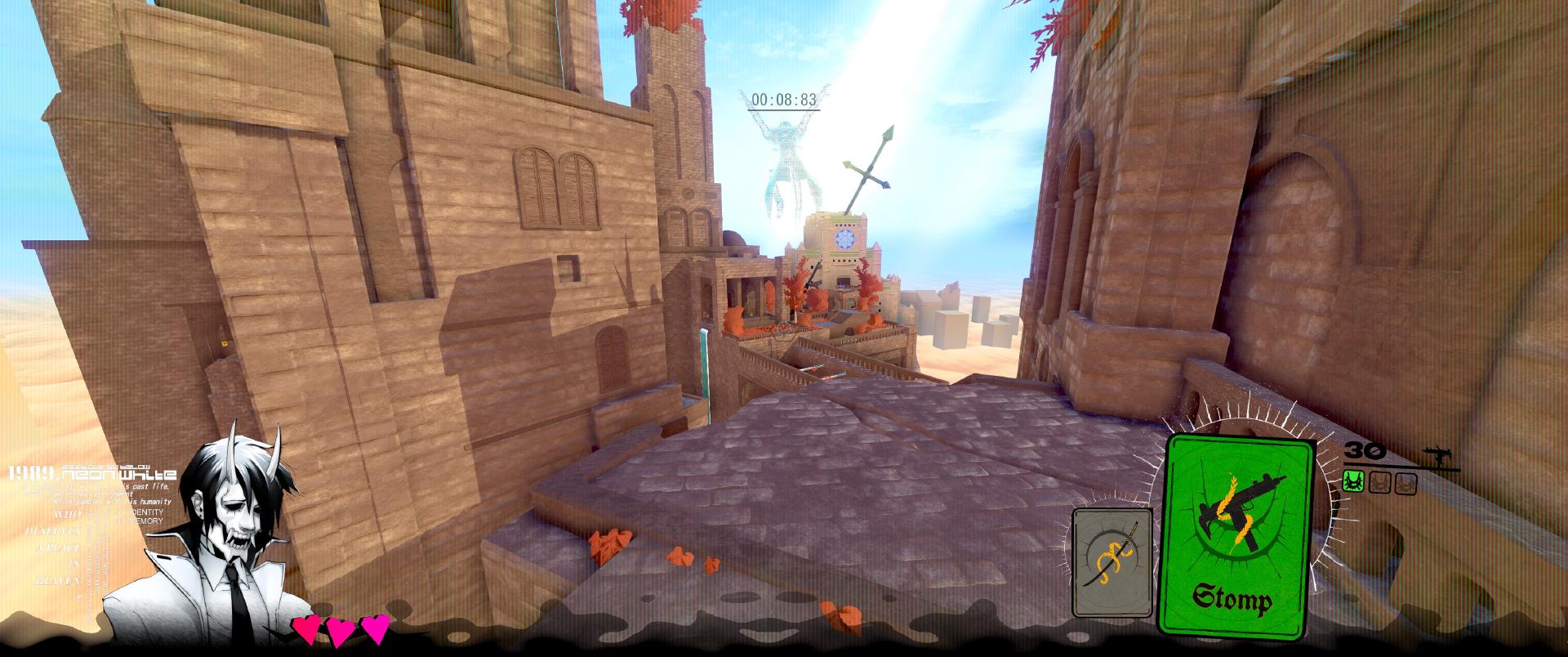
Task: Expand the first empty ability slot
Action: (1381, 482)
